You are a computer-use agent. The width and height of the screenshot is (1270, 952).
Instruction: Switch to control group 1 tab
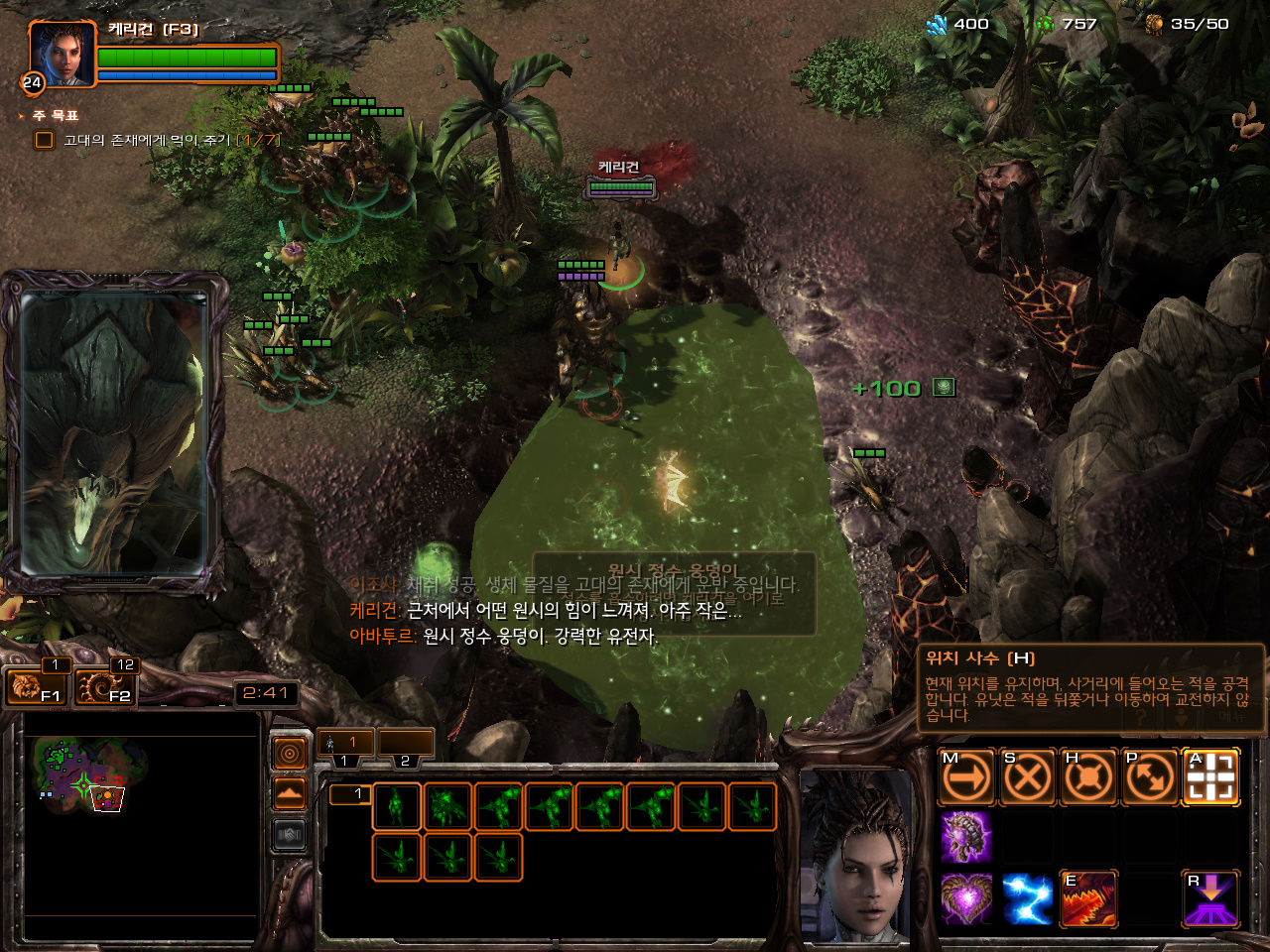coord(344,743)
